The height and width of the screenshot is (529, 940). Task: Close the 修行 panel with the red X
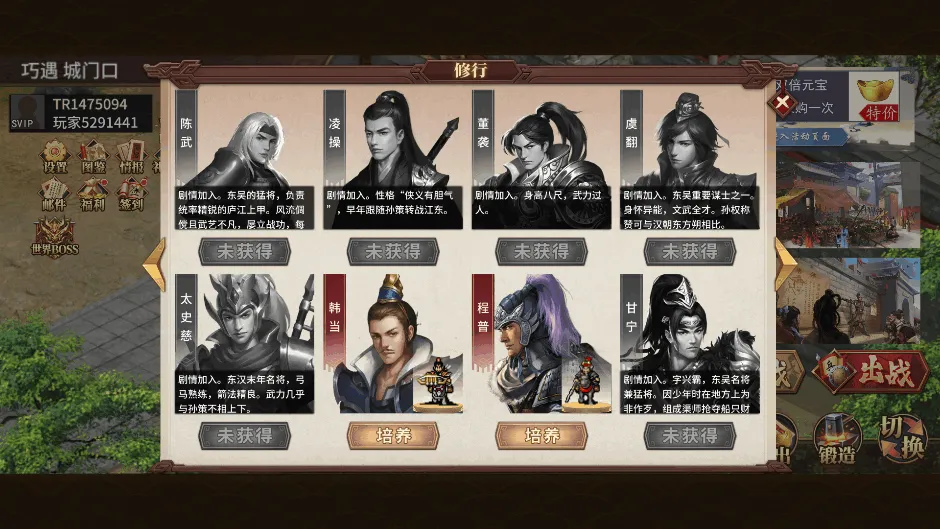[782, 103]
